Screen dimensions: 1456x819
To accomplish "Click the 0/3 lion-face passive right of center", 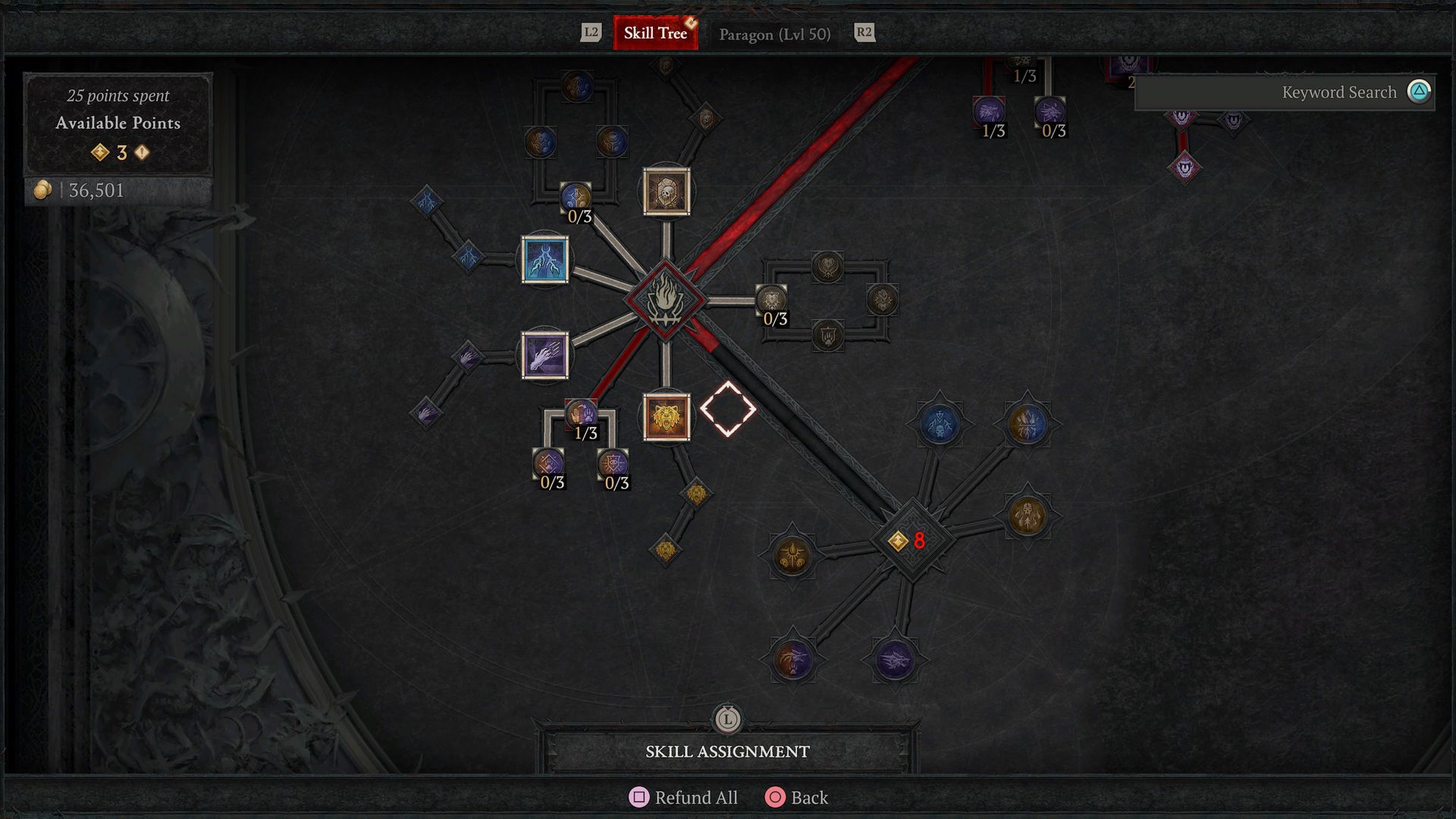I will [770, 298].
